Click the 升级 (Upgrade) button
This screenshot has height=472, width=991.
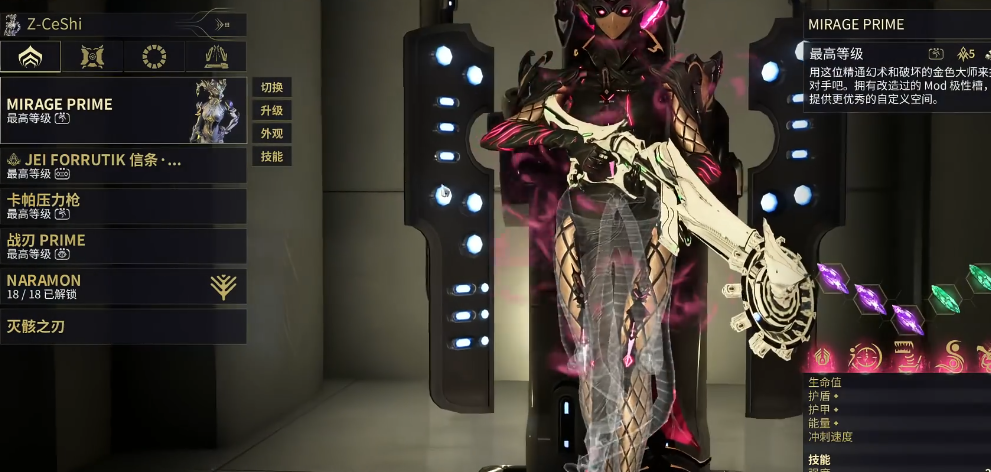[271, 110]
